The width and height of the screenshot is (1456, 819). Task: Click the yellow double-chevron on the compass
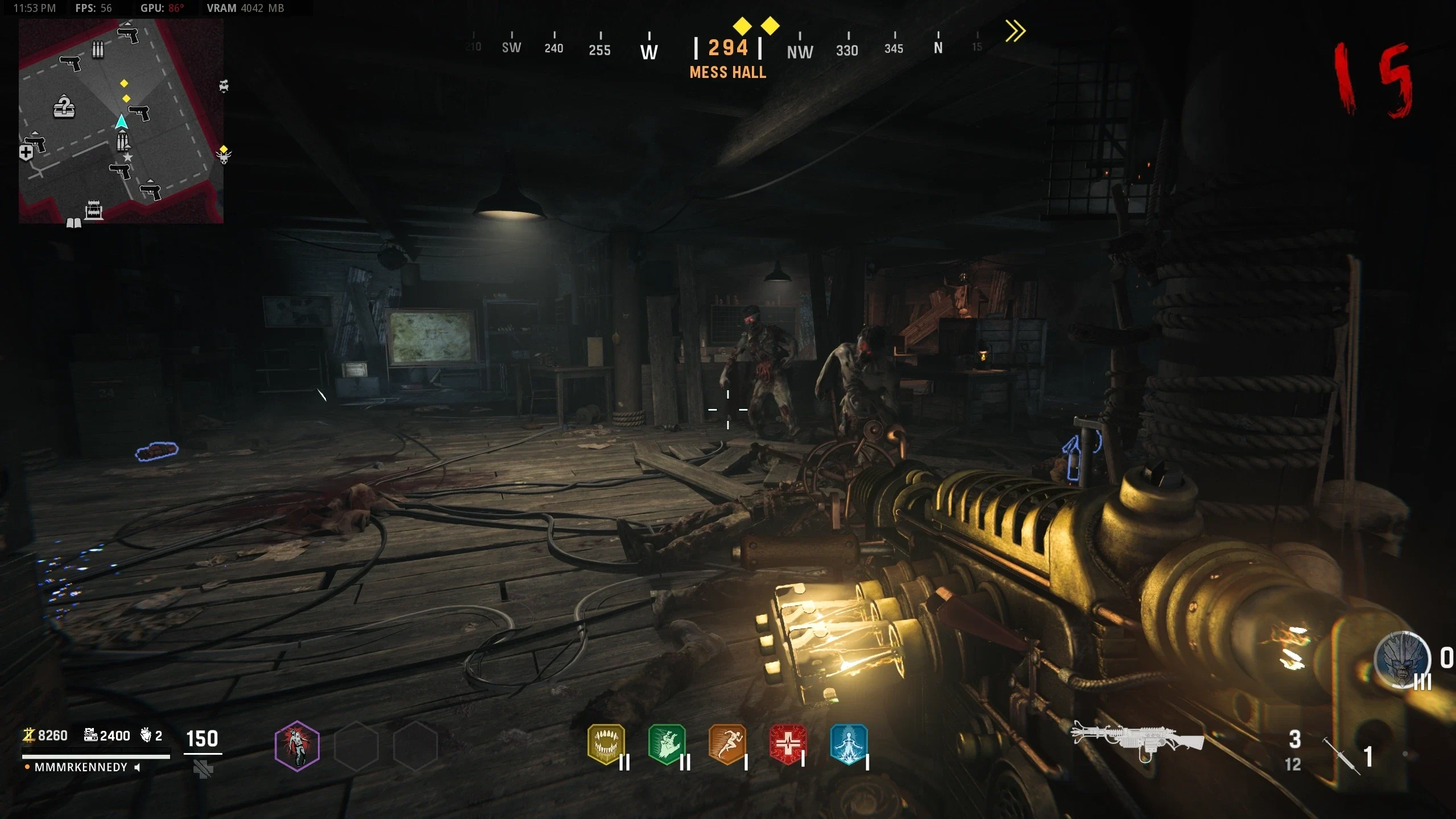(1015, 31)
